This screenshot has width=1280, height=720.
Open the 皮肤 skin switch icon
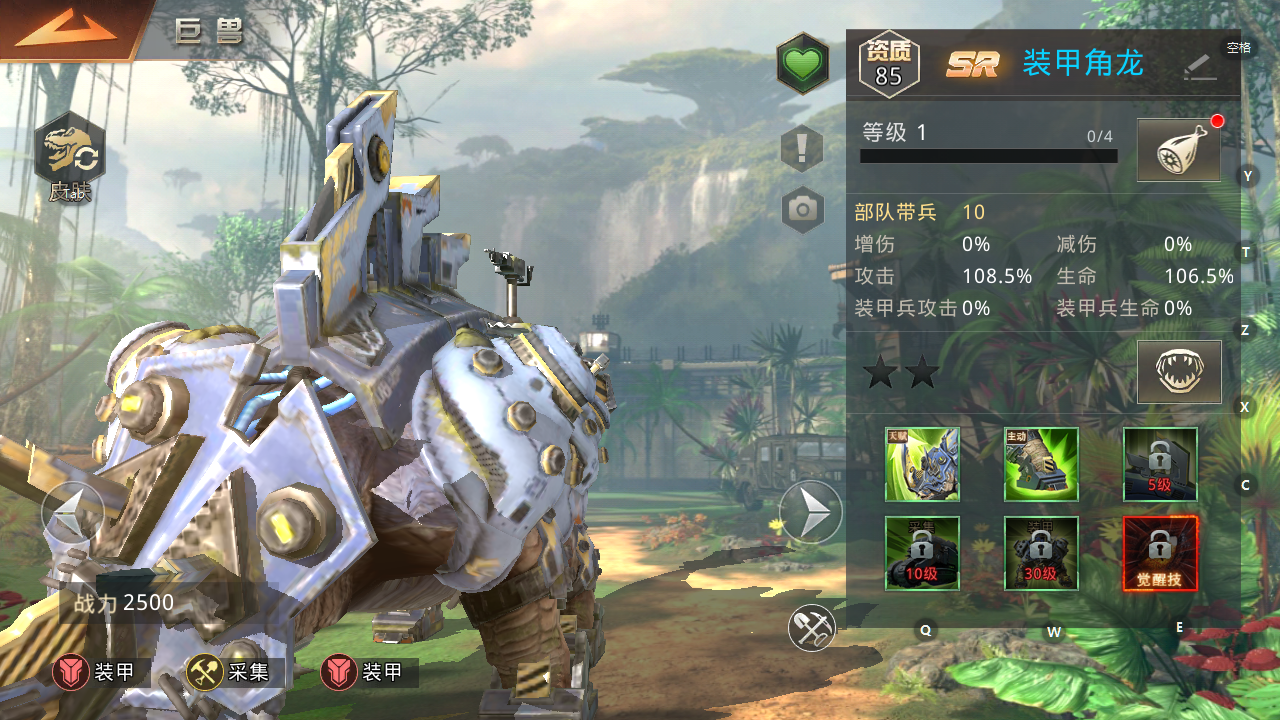pyautogui.click(x=70, y=160)
